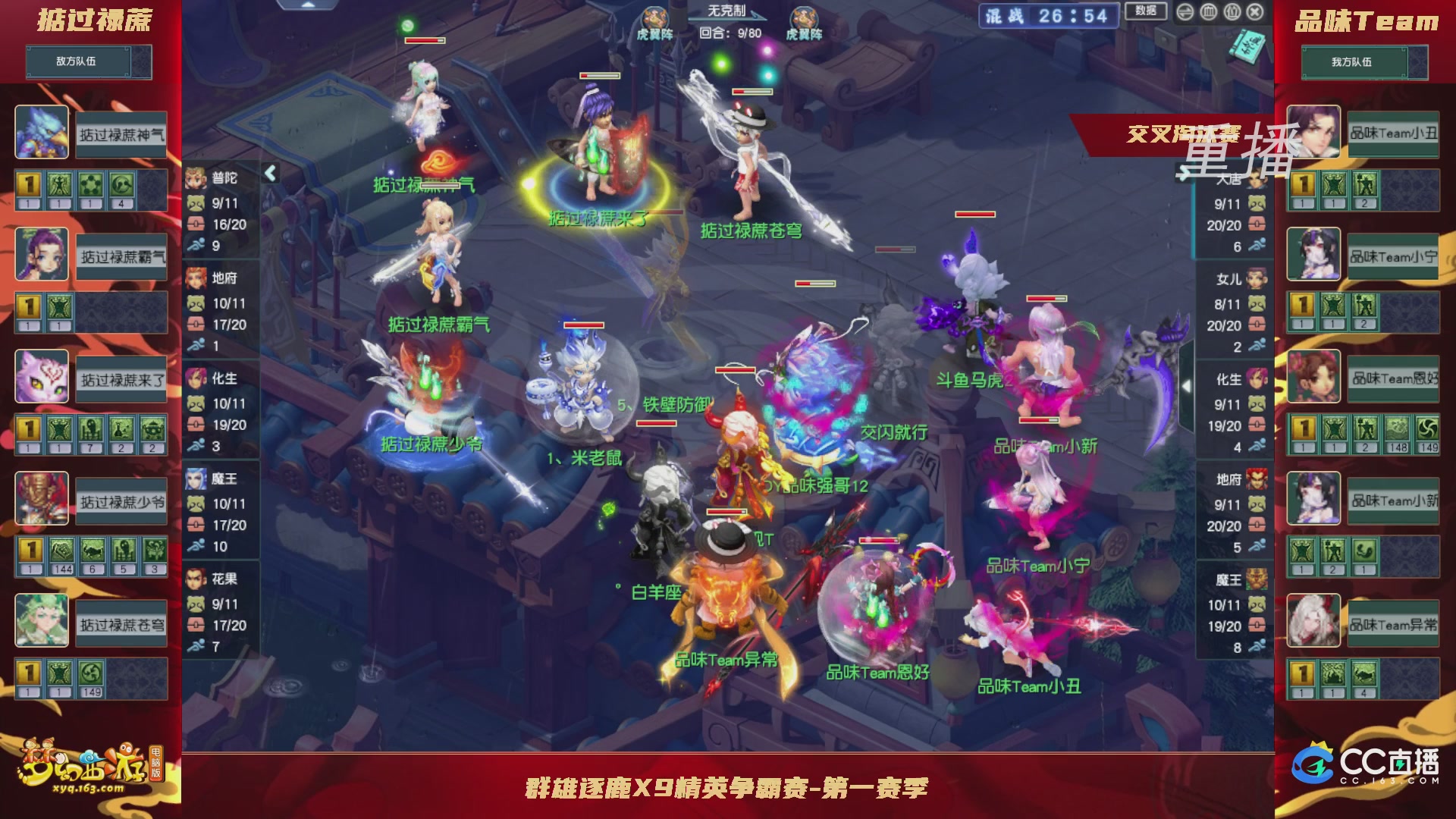Click the person icon in the circular toolbar

(1232, 12)
